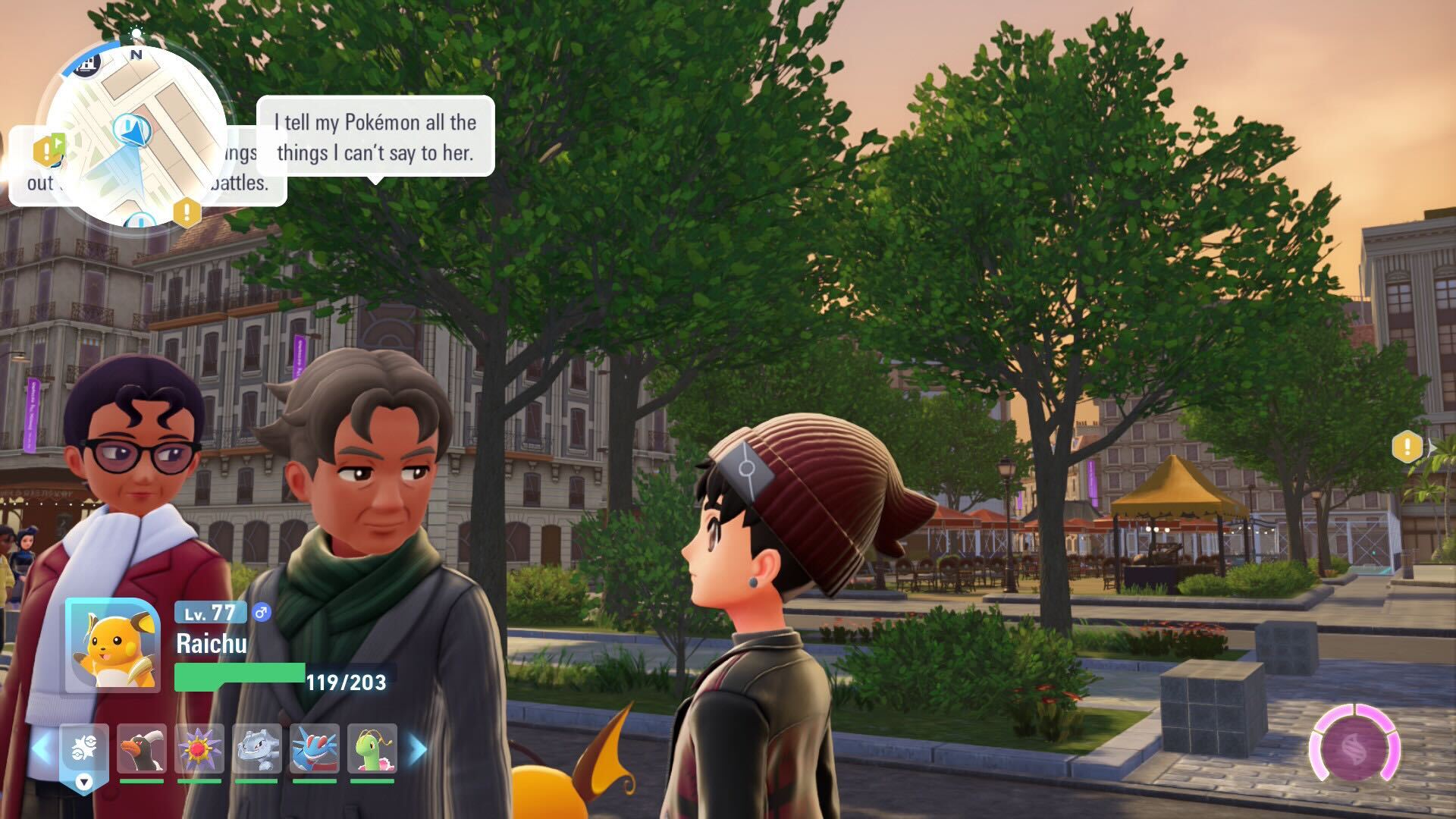Screen dimensions: 1456x819
Task: Select the Raichu portrait
Action: click(x=113, y=645)
